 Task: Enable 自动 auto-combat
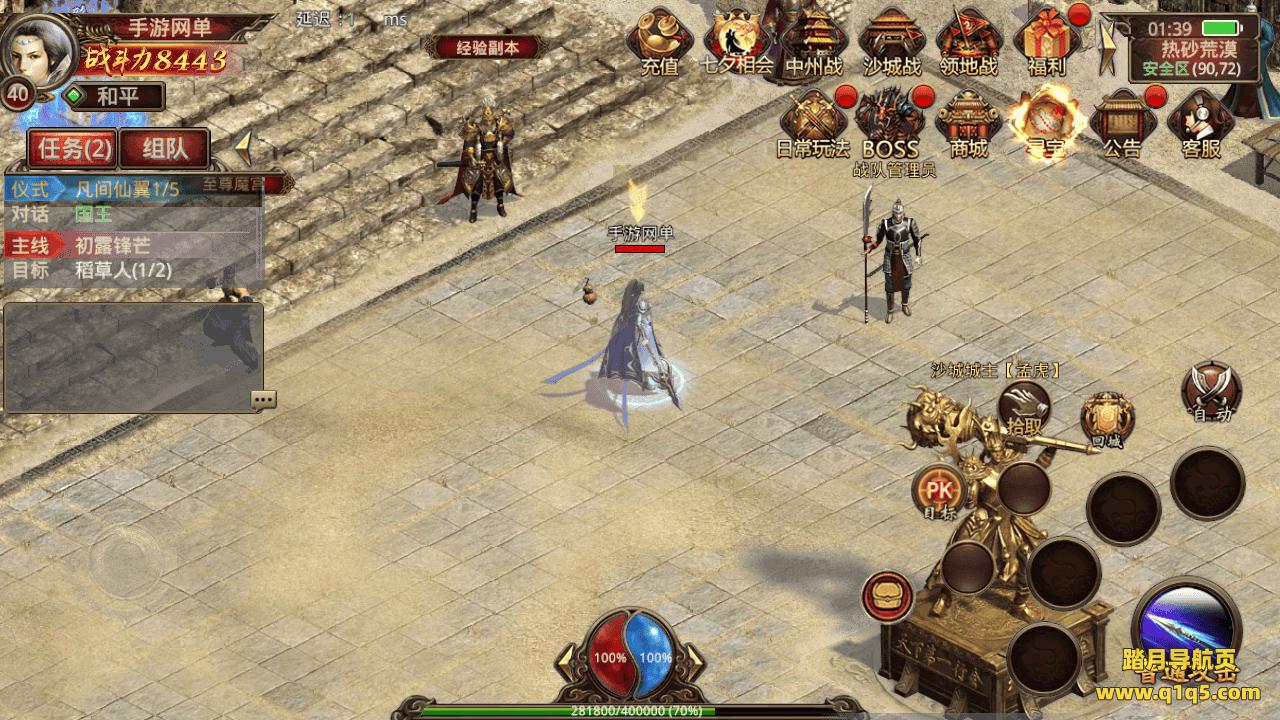(x=1211, y=392)
